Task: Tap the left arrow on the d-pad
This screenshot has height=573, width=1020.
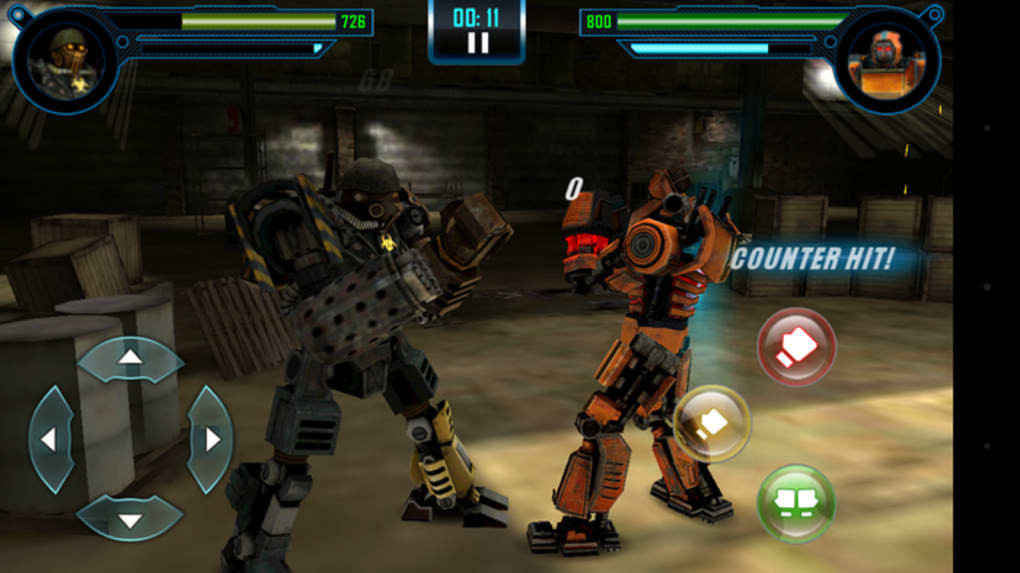Action: [50, 438]
